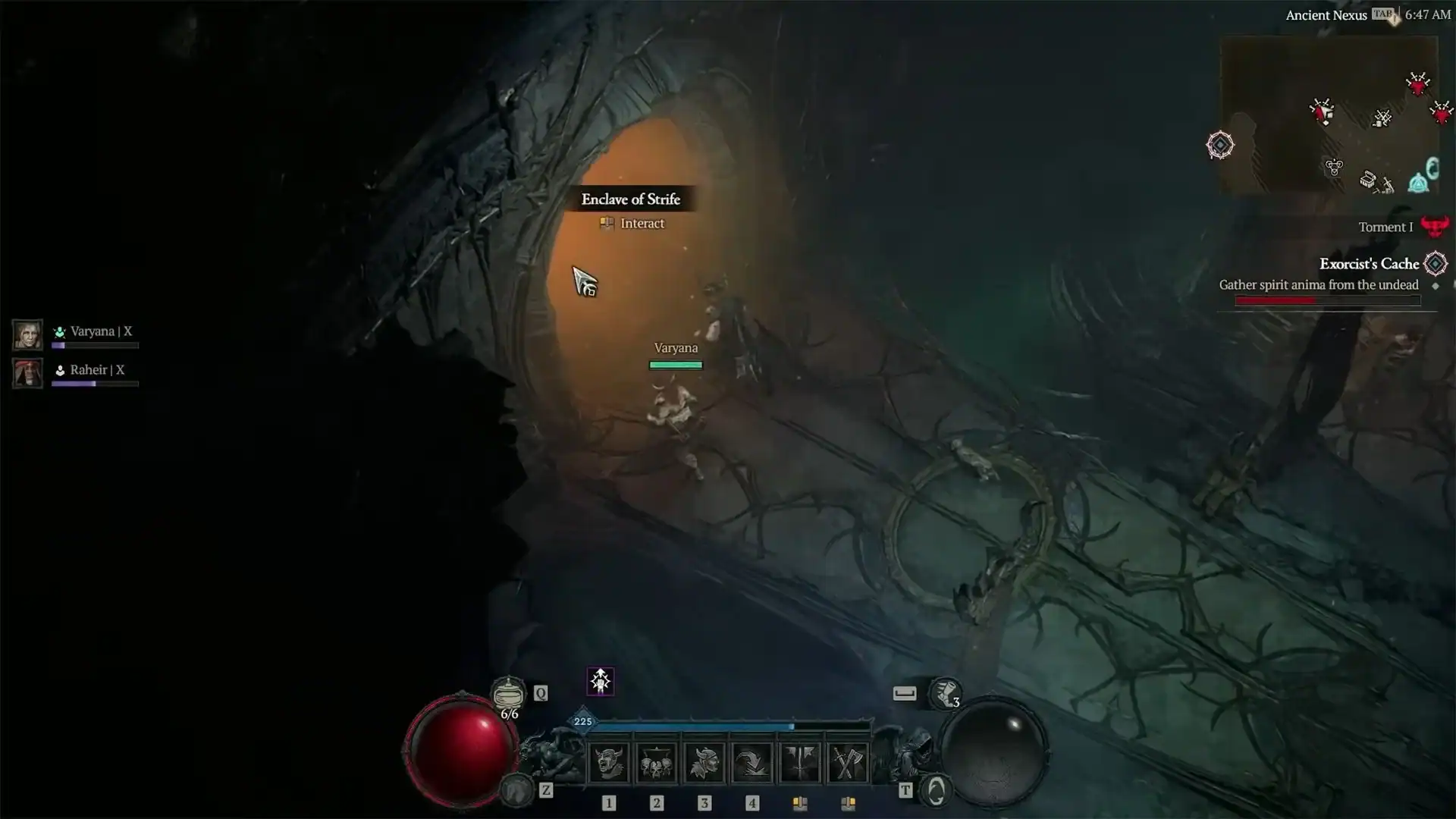
Task: Activate the horned shouting face skill
Action: click(x=608, y=763)
